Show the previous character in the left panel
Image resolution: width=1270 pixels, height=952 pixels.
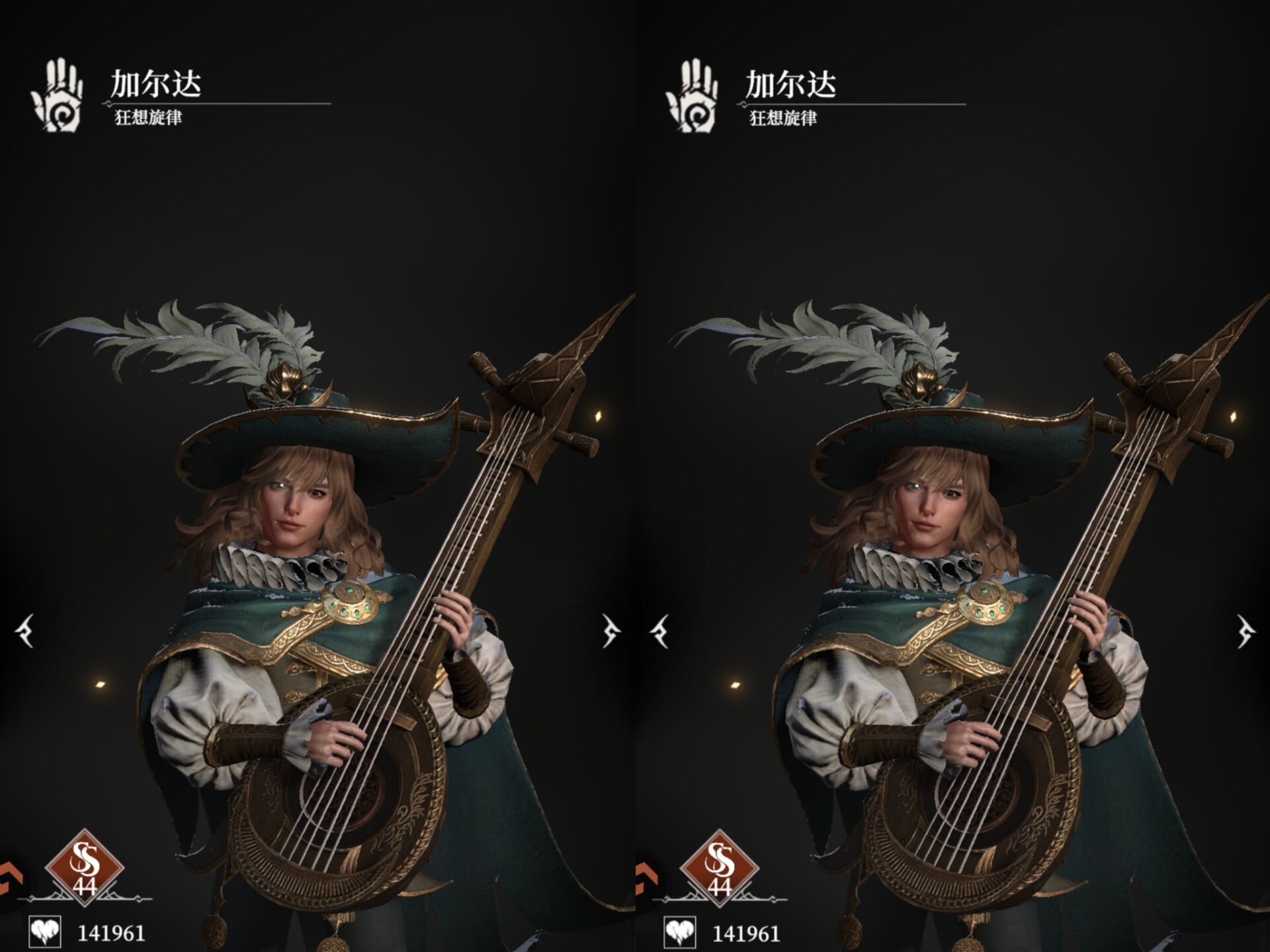click(x=25, y=631)
